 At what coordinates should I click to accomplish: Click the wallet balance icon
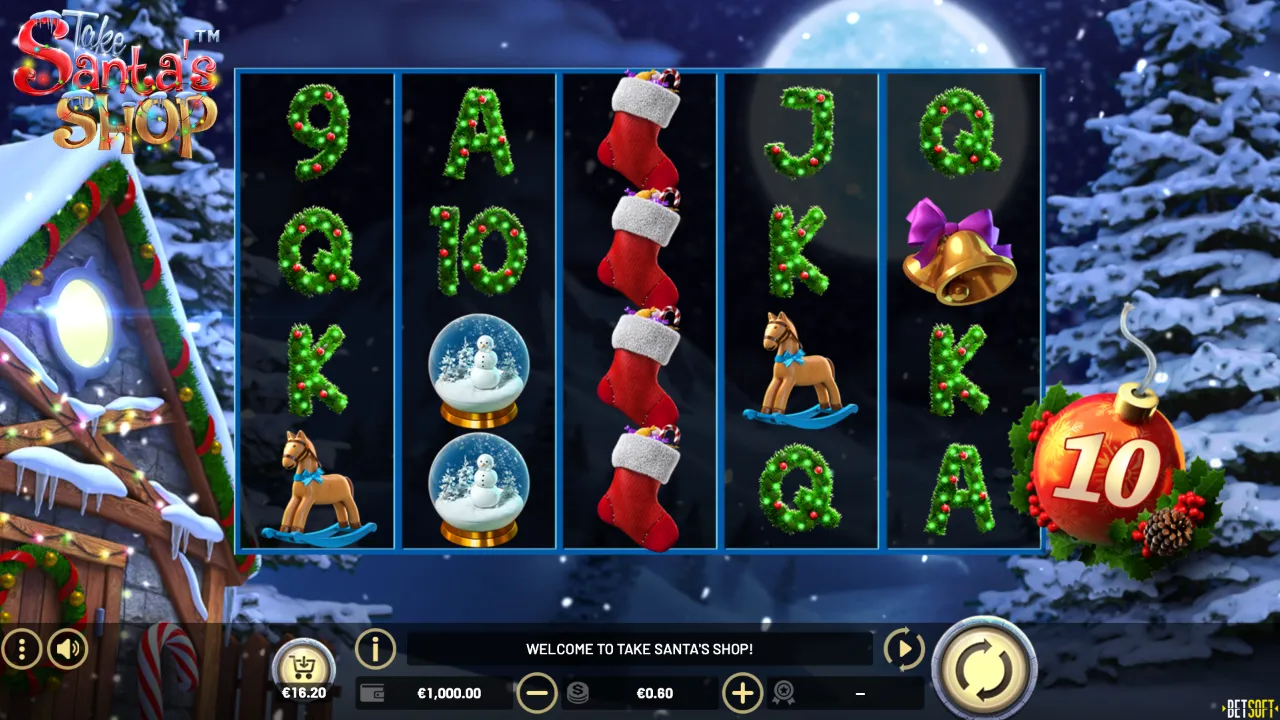(x=371, y=692)
